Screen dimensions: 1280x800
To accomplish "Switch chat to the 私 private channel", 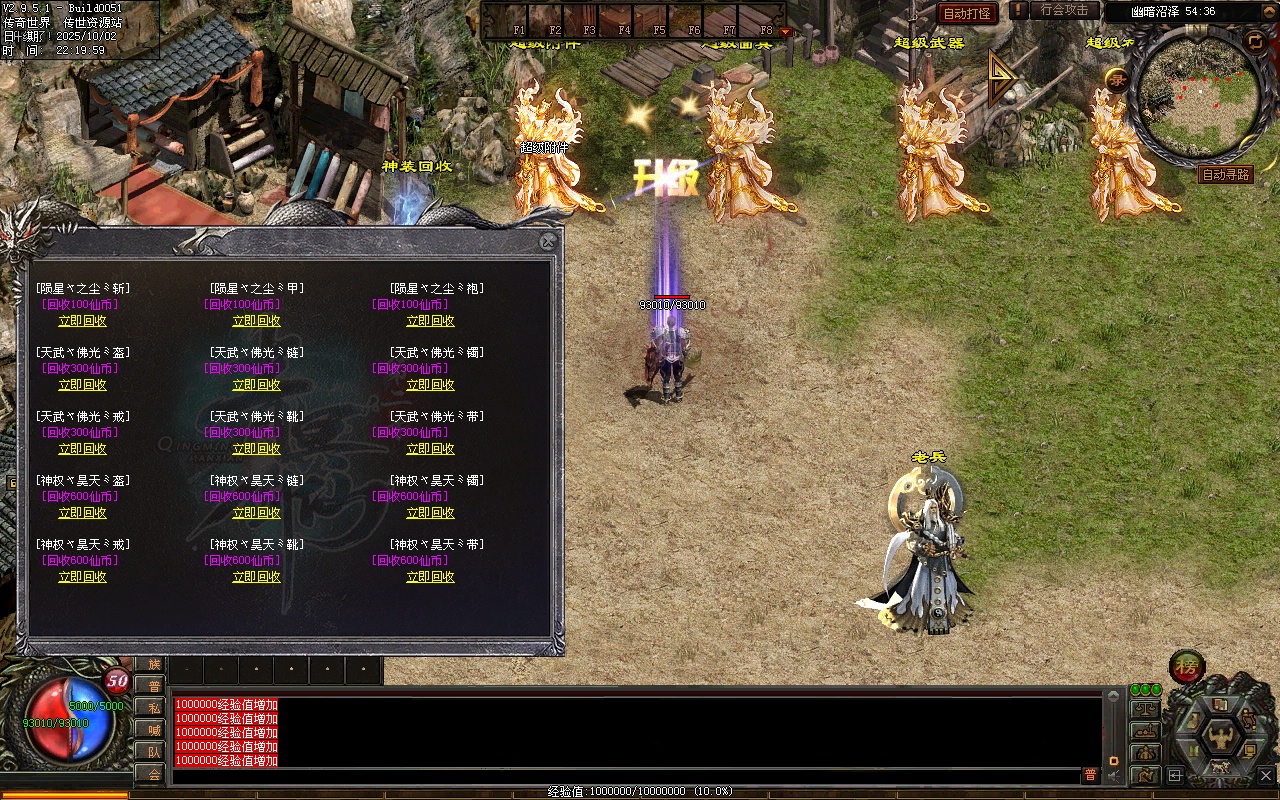I will tap(152, 708).
